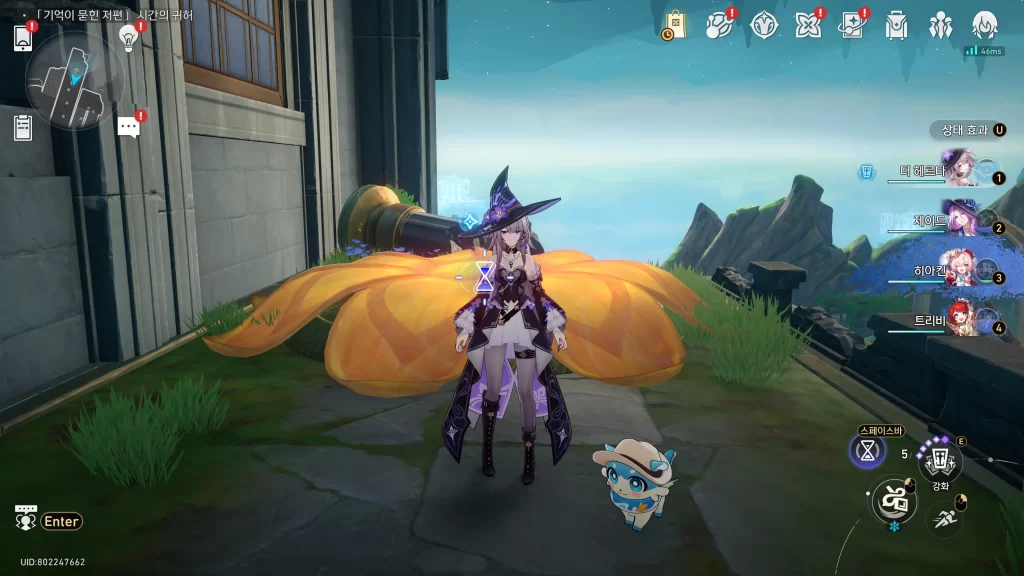Open the orbit icon with red alert
The height and width of the screenshot is (576, 1024).
[720, 25]
